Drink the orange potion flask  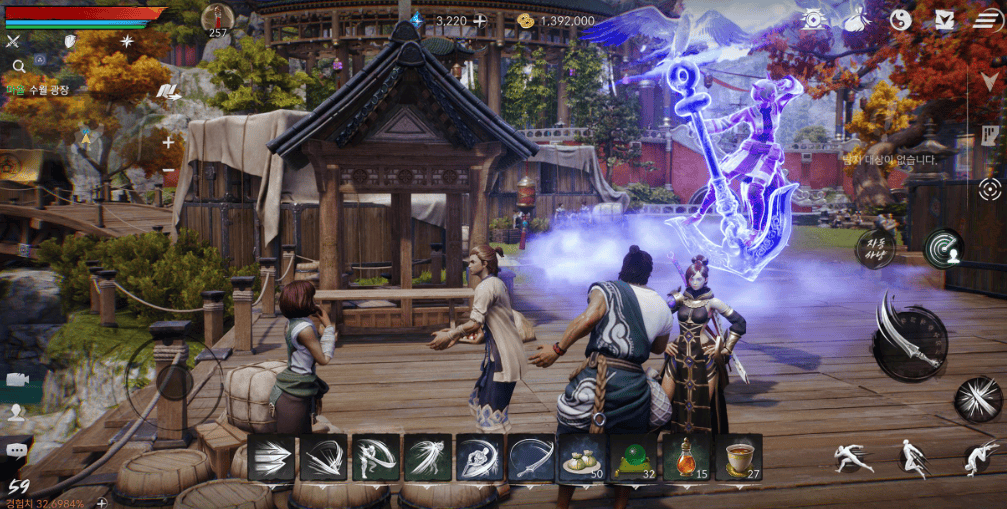click(686, 457)
